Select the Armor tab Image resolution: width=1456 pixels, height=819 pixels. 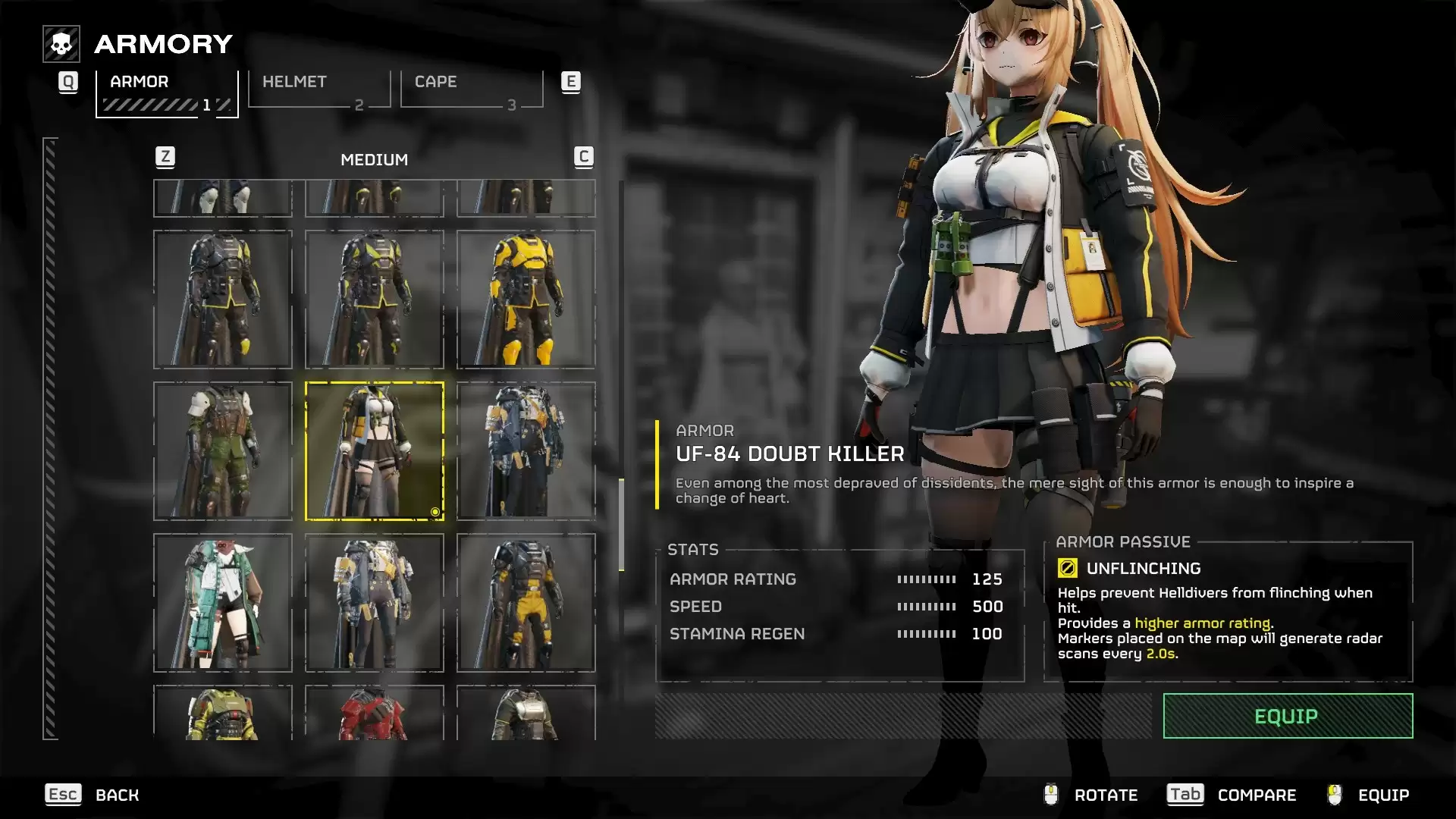tap(167, 93)
